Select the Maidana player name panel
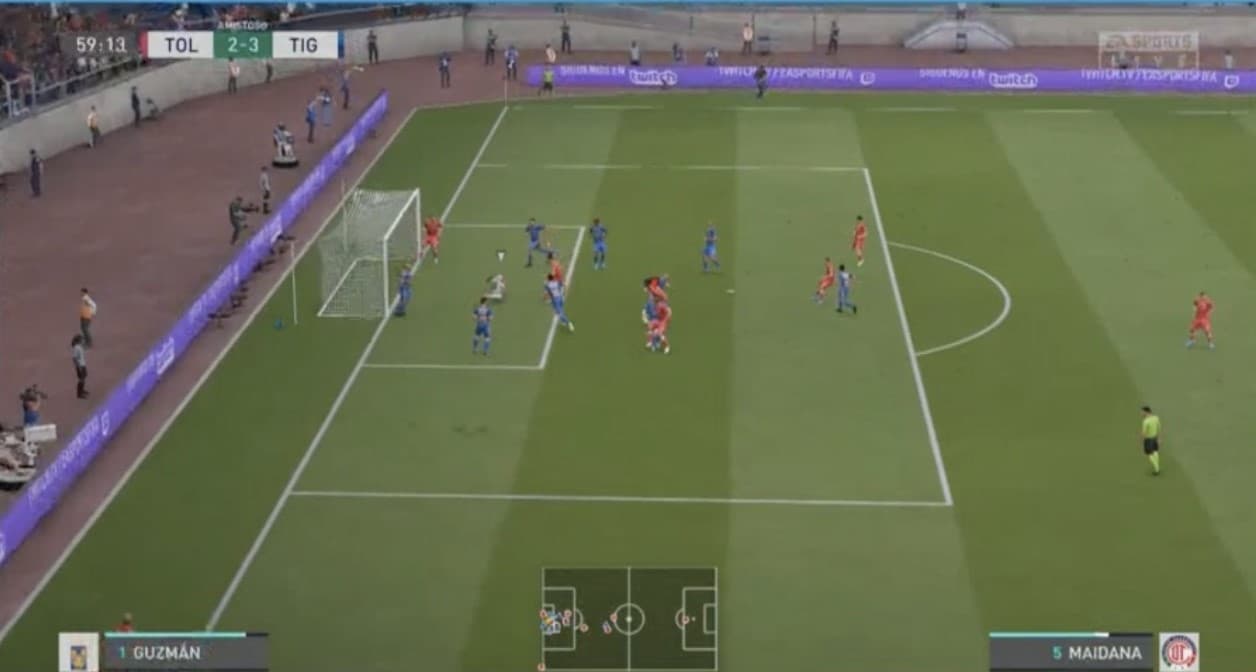This screenshot has height=672, width=1256. point(1070,652)
